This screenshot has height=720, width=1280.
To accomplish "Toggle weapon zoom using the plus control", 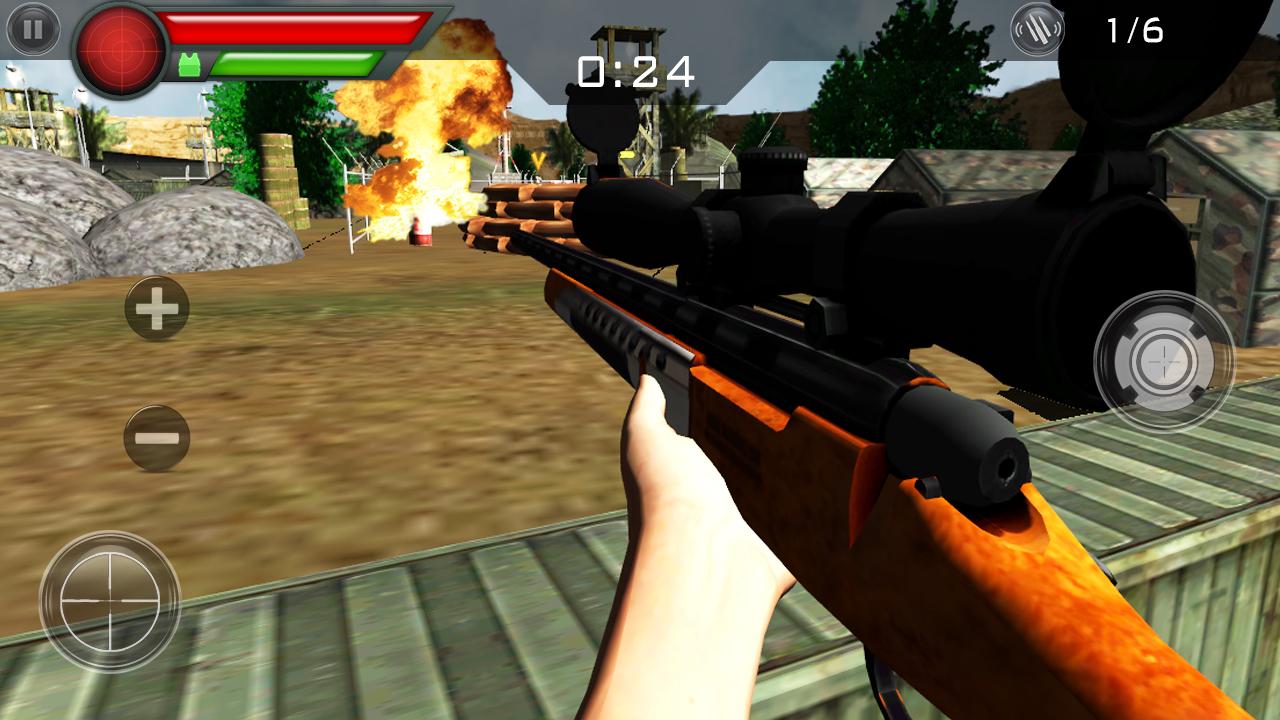I will pos(156,307).
